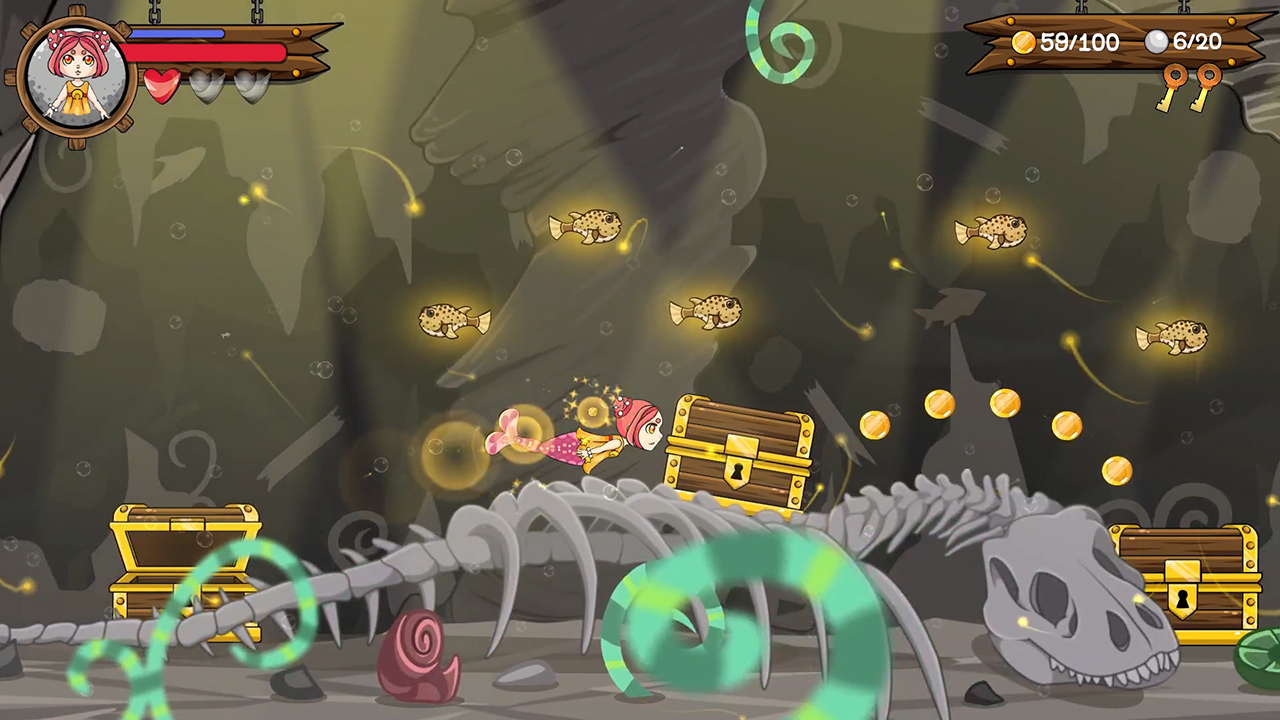The image size is (1280, 720).
Task: Click the open chest on the far left
Action: pos(185,560)
